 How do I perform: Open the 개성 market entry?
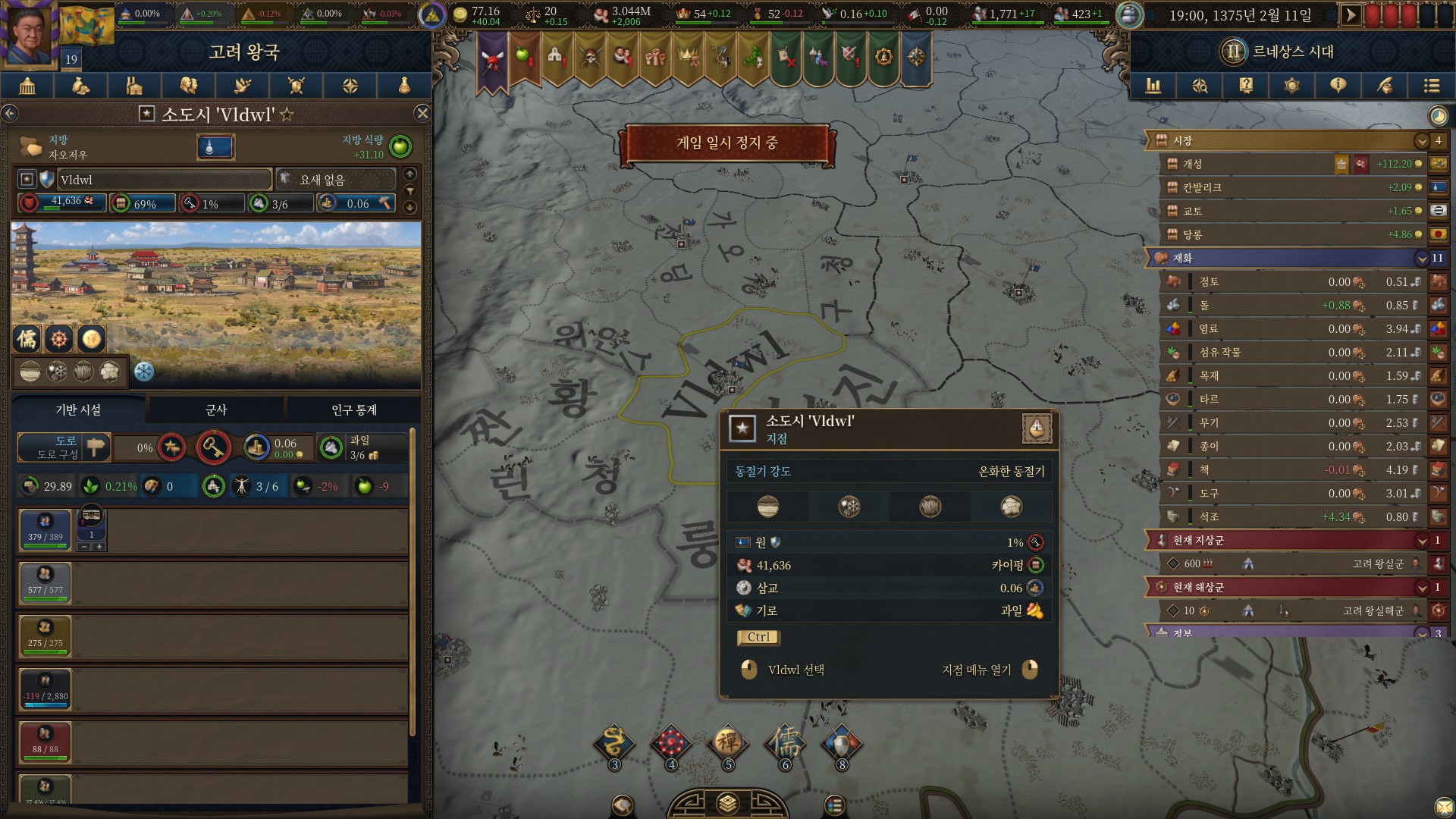click(x=1251, y=164)
